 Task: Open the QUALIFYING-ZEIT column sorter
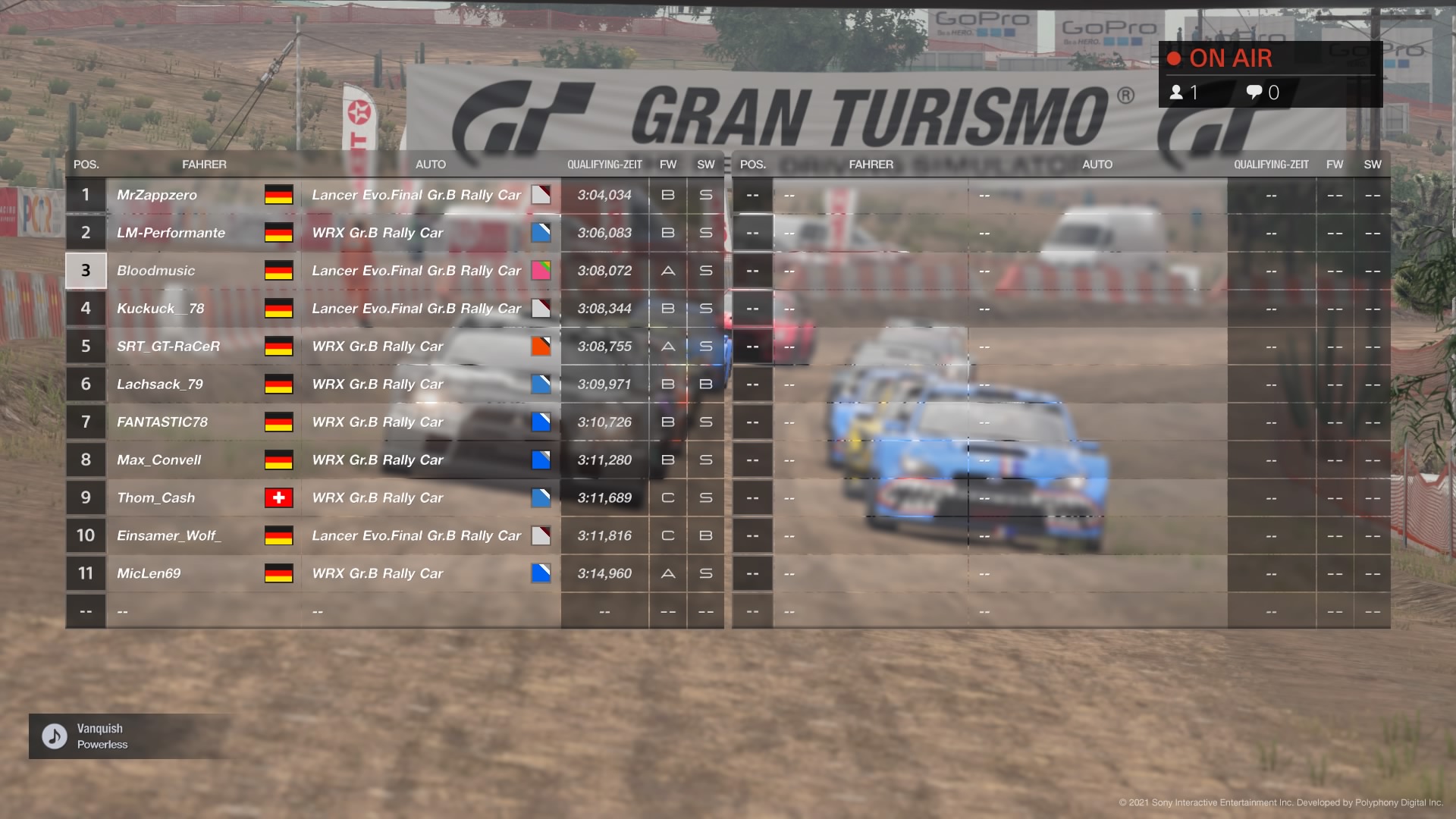pos(604,164)
